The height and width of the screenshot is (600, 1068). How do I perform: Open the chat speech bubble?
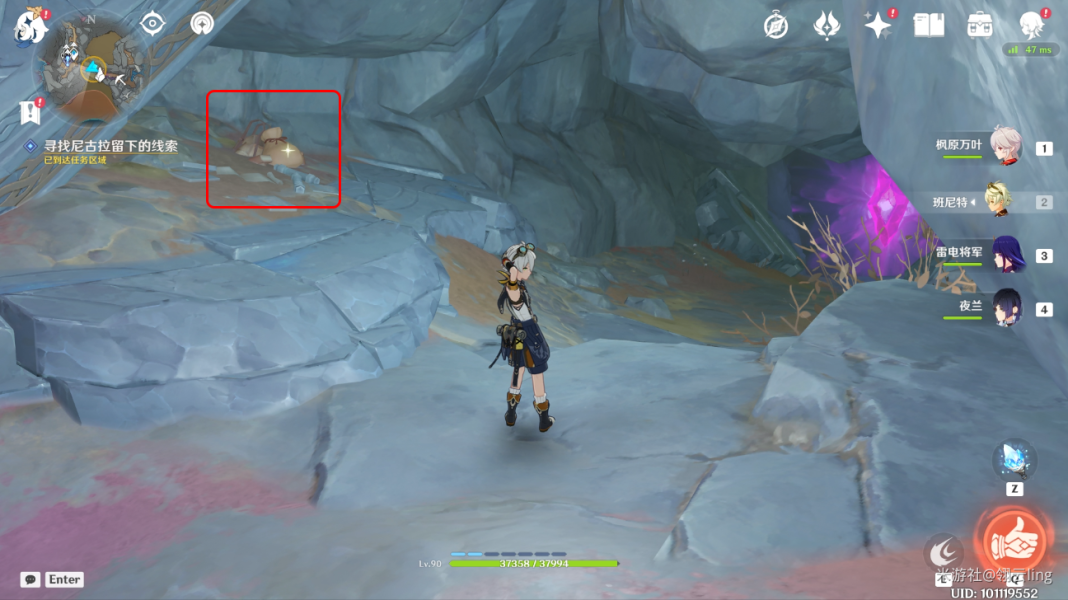click(31, 579)
